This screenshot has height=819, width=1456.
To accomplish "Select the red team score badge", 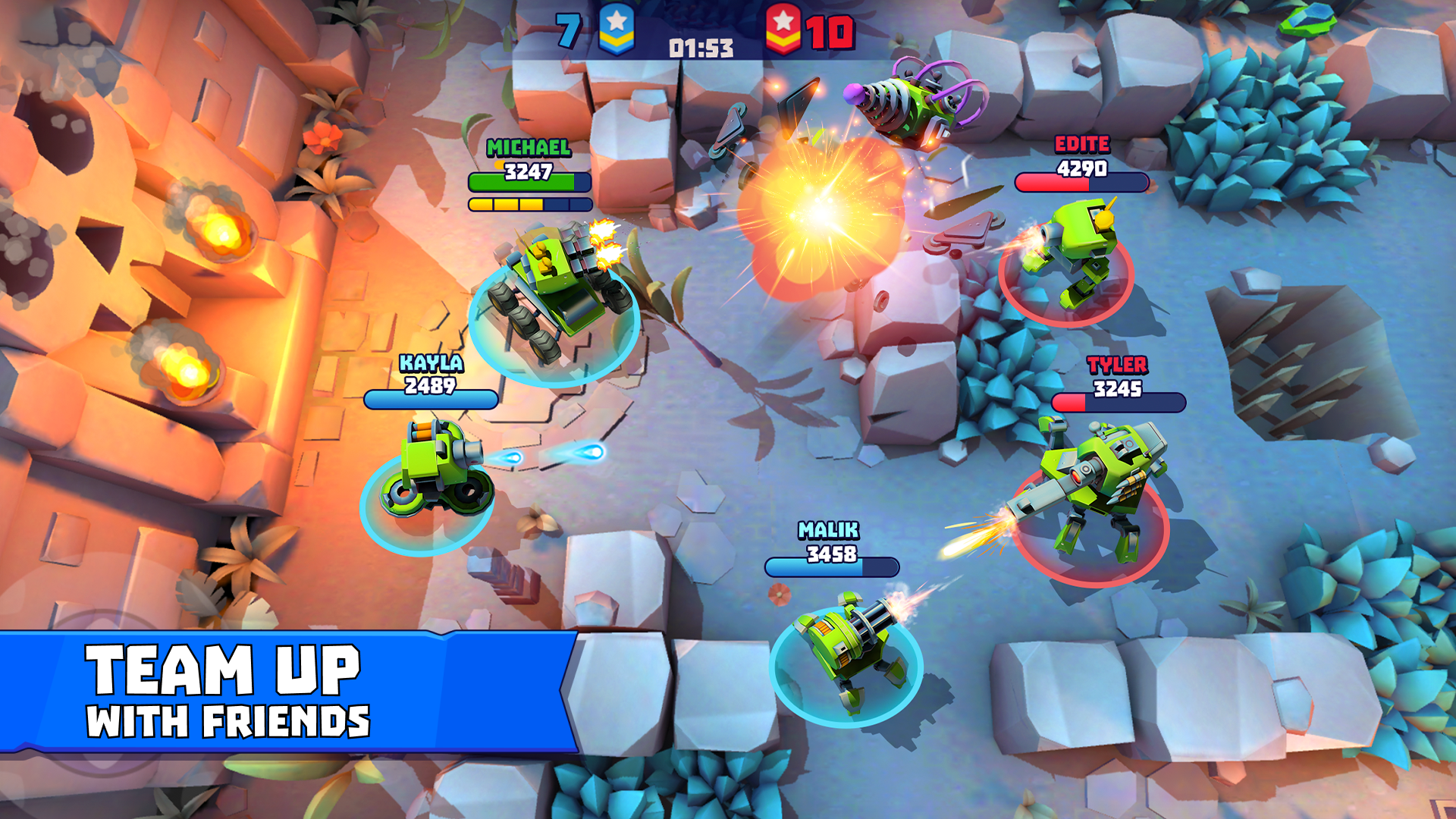I will [x=785, y=30].
